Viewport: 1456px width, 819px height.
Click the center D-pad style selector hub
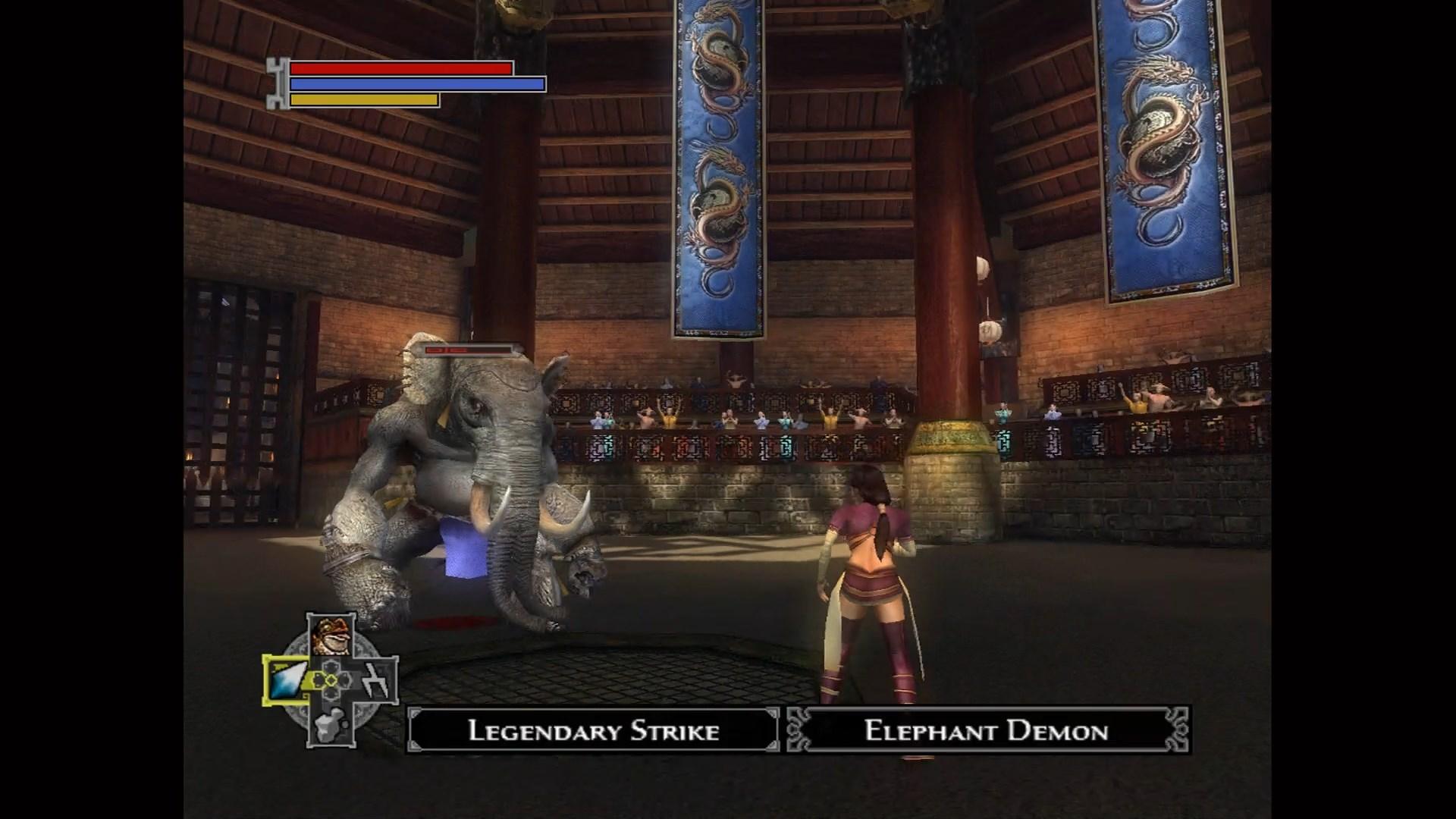pos(331,679)
